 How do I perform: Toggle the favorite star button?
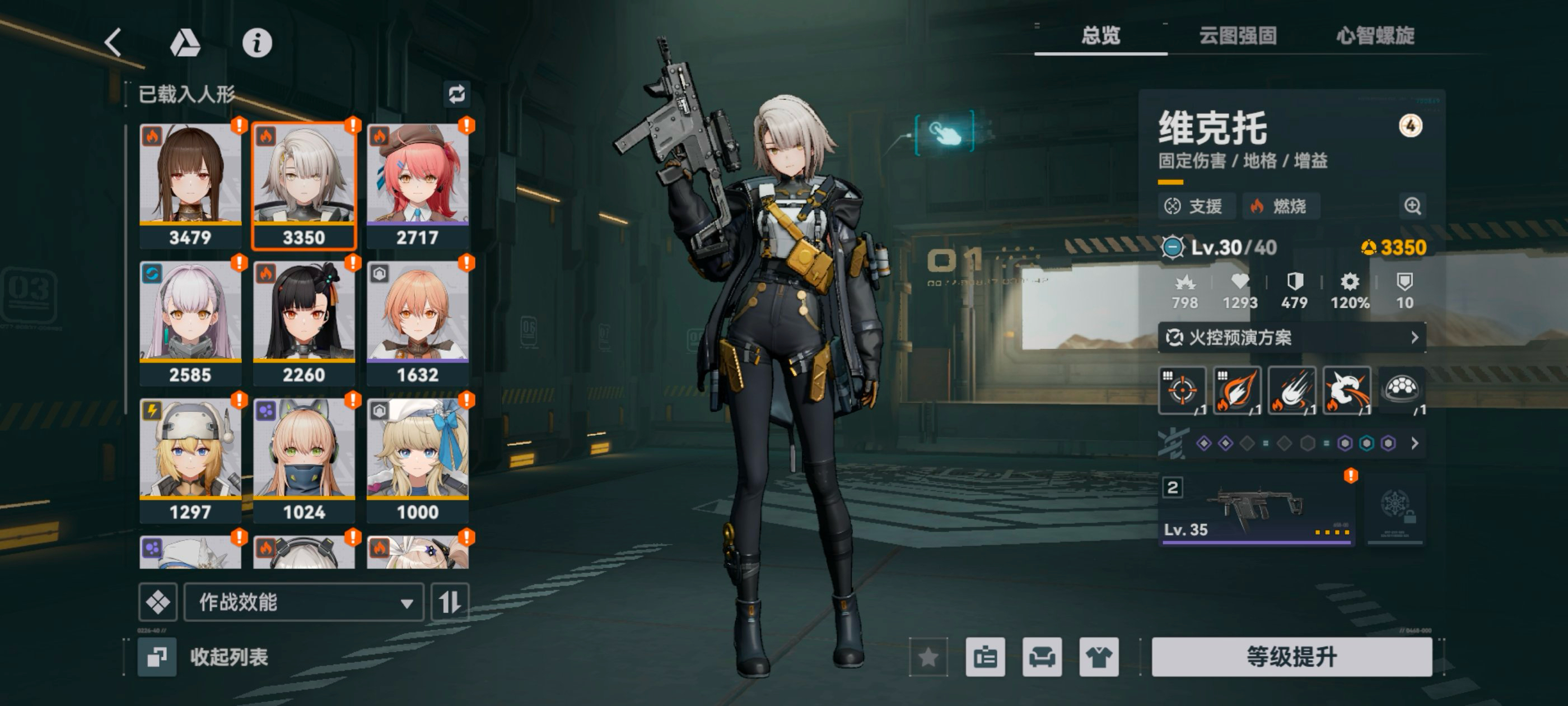[x=928, y=657]
